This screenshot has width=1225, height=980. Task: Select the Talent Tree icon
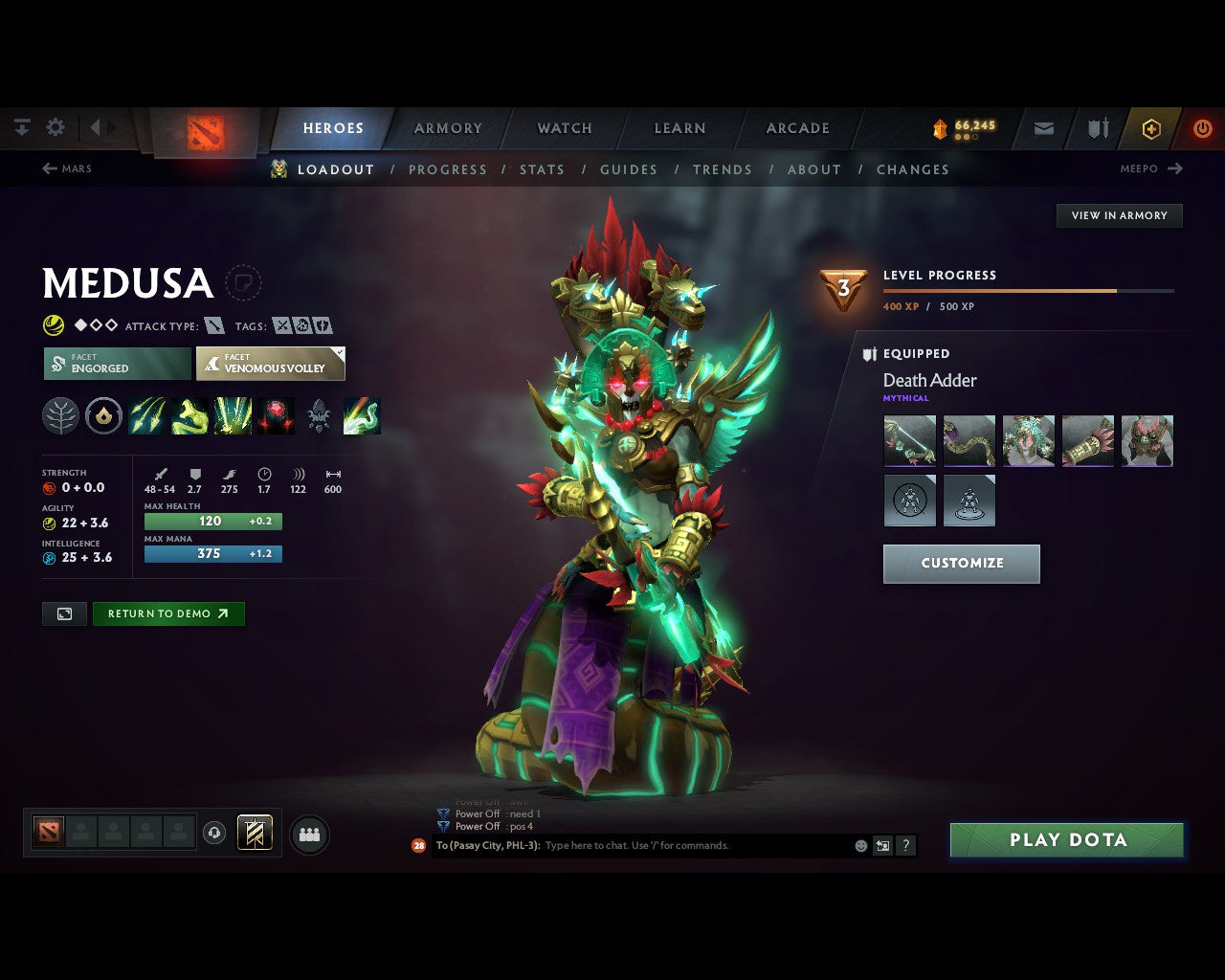60,415
